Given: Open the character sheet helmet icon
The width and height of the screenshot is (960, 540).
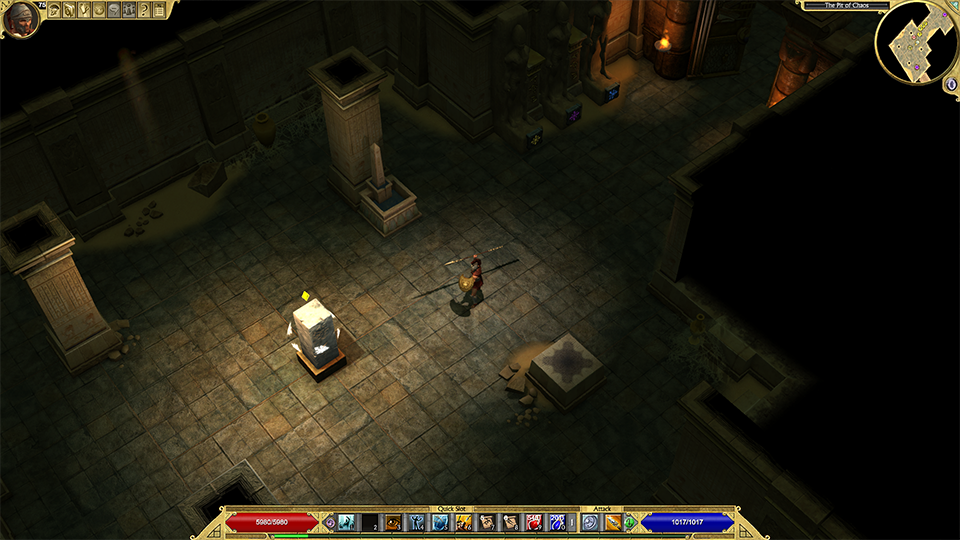Looking at the screenshot, I should point(54,10).
